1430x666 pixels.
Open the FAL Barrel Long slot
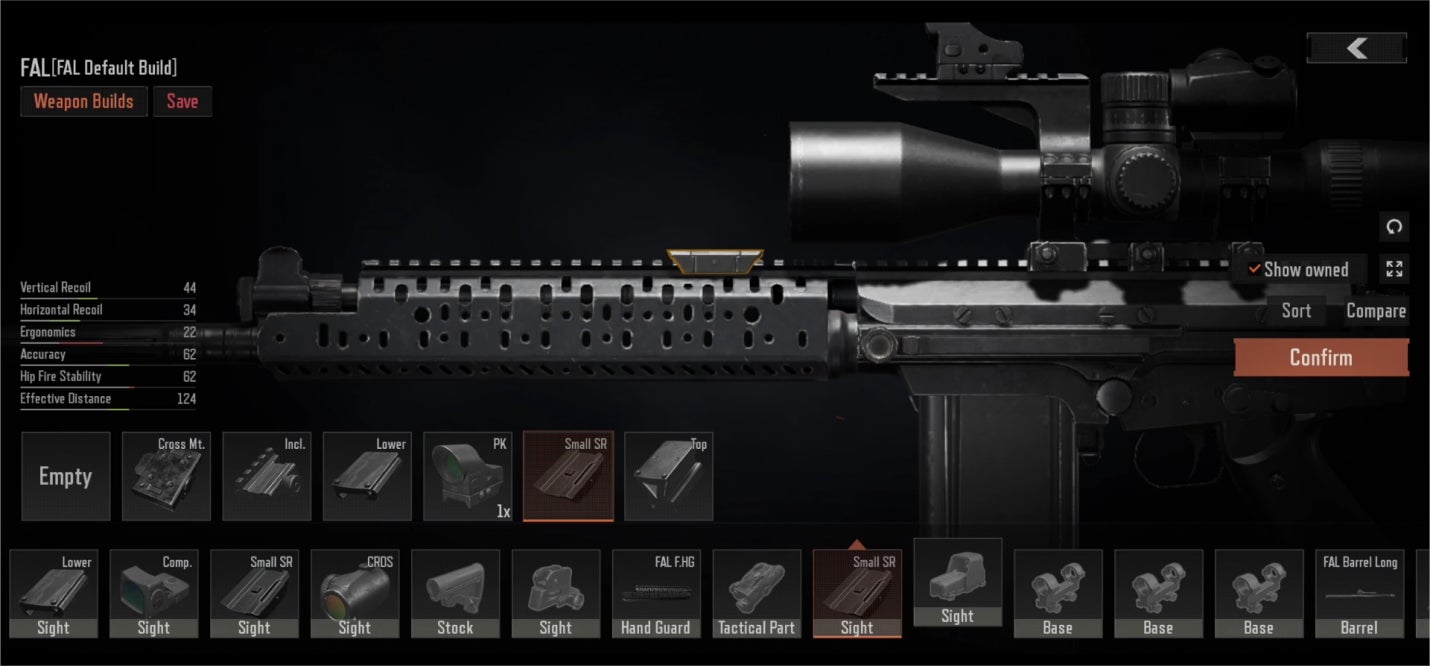(x=1359, y=593)
